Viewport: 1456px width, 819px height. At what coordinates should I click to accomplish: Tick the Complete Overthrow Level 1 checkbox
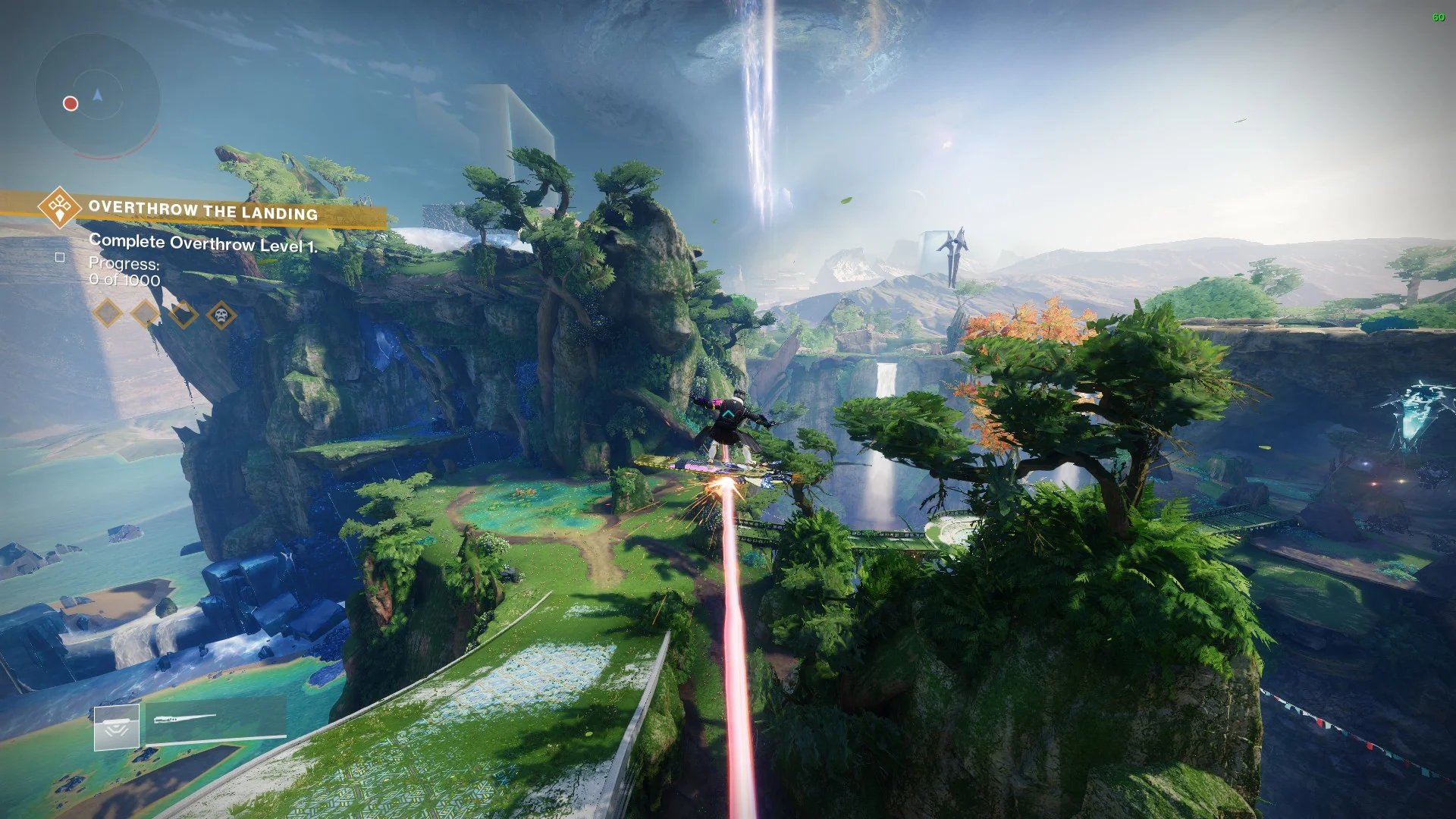60,258
